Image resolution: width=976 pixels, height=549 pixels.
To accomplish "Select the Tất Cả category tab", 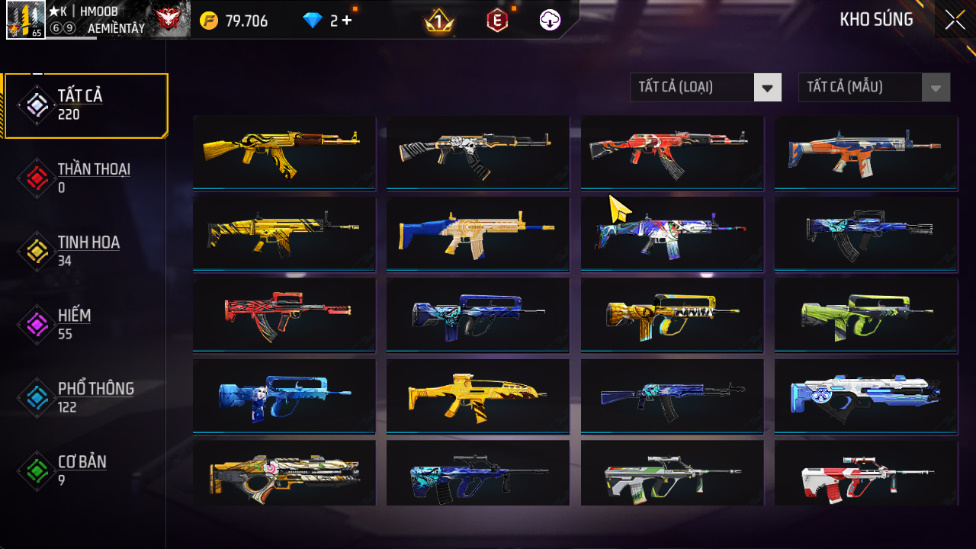I will (x=85, y=105).
